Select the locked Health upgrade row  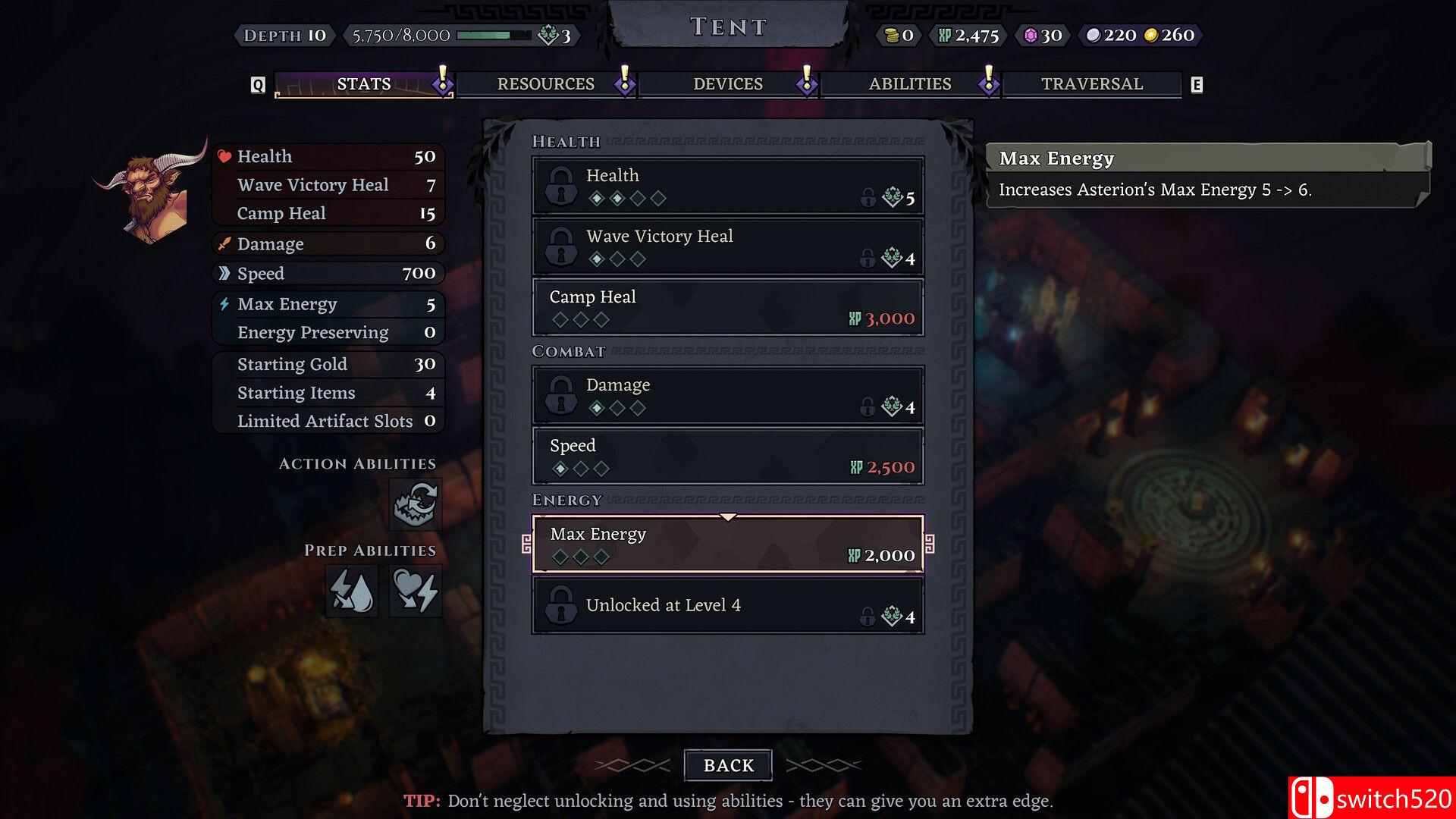tap(727, 186)
